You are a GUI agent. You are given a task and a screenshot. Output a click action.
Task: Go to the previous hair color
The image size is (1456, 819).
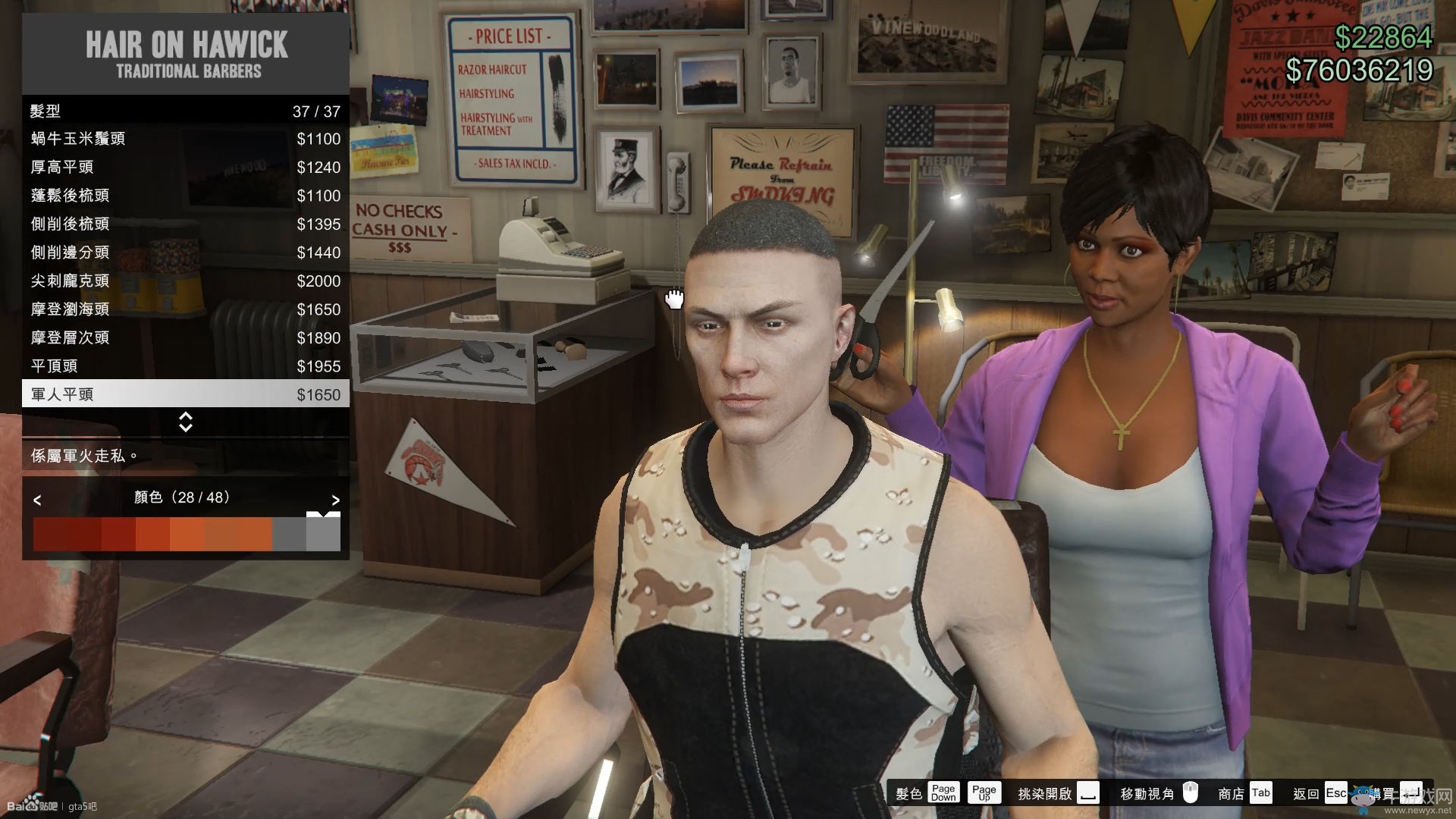click(x=37, y=500)
